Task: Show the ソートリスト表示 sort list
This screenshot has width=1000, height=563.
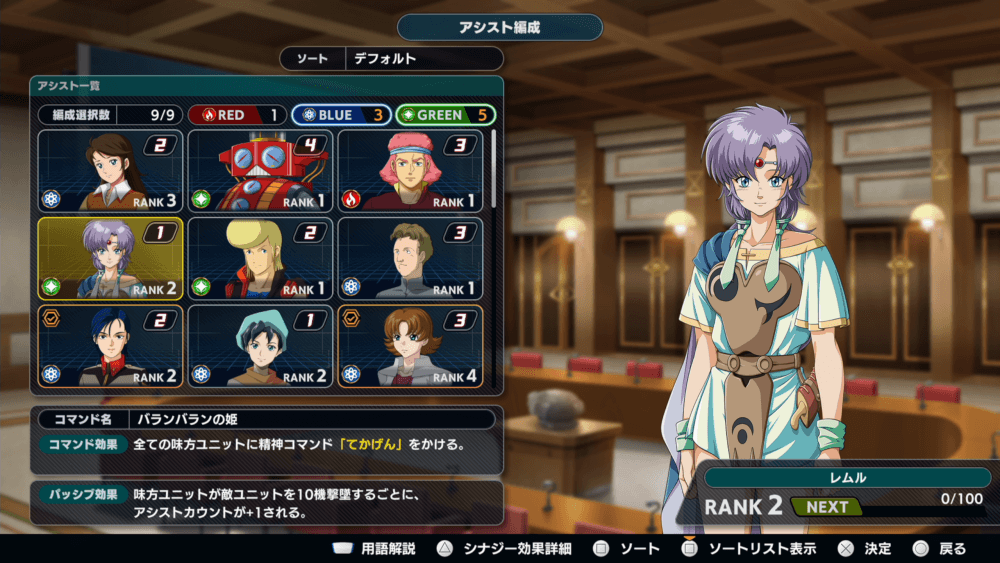Action: coord(749,549)
